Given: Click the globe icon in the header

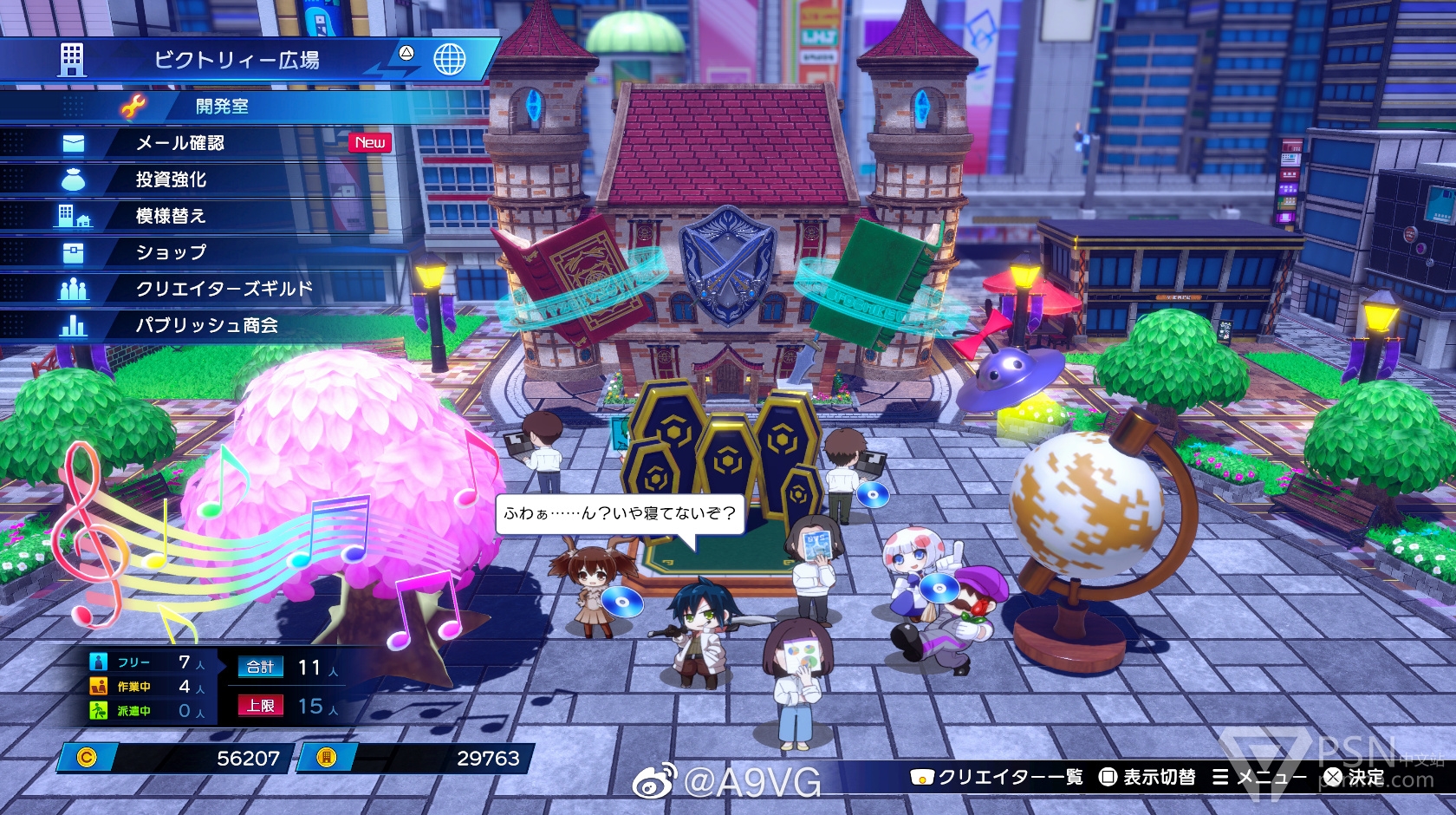Looking at the screenshot, I should coord(449,59).
